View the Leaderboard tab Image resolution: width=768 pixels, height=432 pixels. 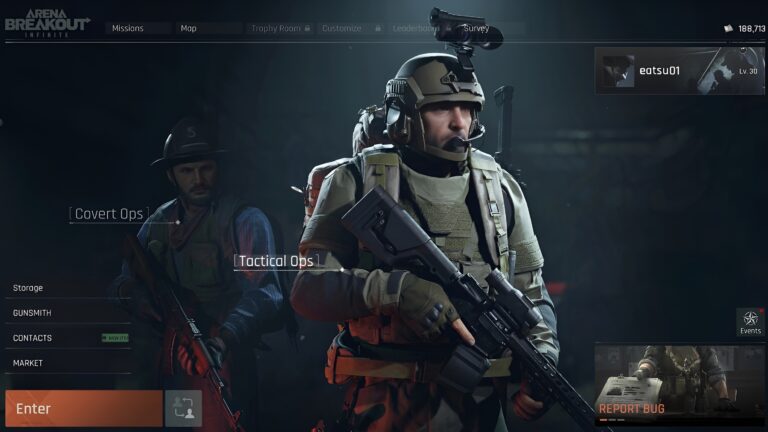pos(418,29)
